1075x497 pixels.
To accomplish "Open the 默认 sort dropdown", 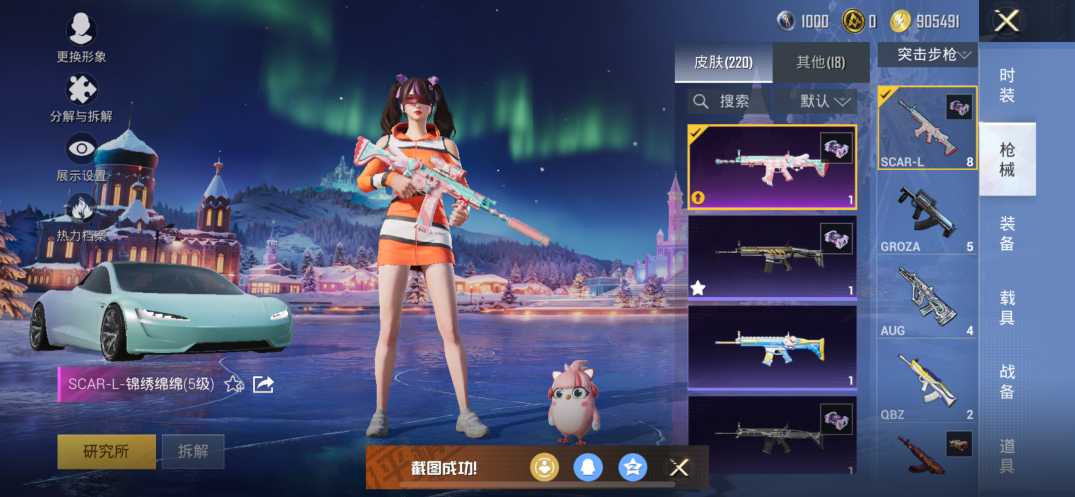I will [827, 101].
